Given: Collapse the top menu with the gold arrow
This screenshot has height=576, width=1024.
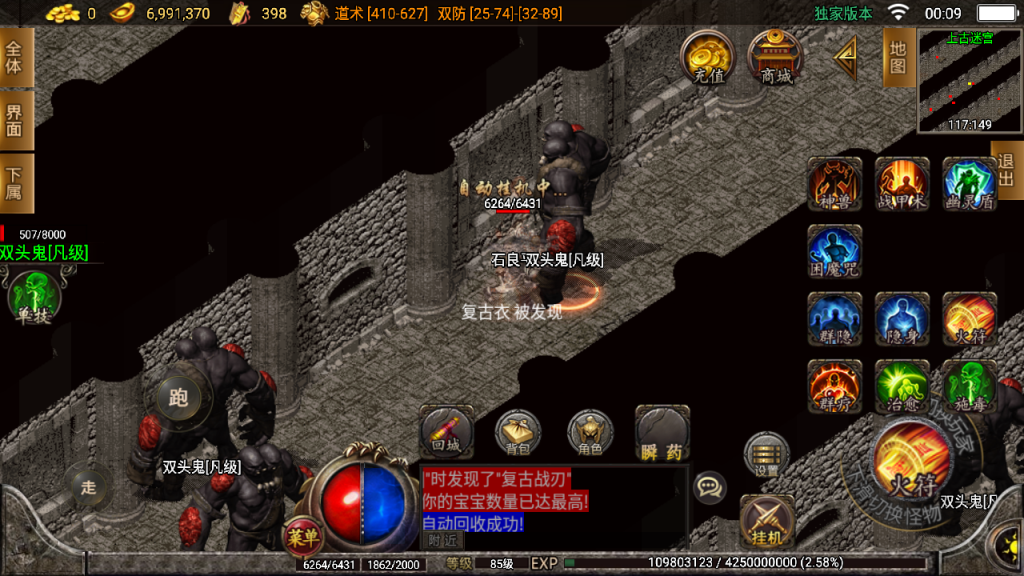Looking at the screenshot, I should click(x=846, y=59).
